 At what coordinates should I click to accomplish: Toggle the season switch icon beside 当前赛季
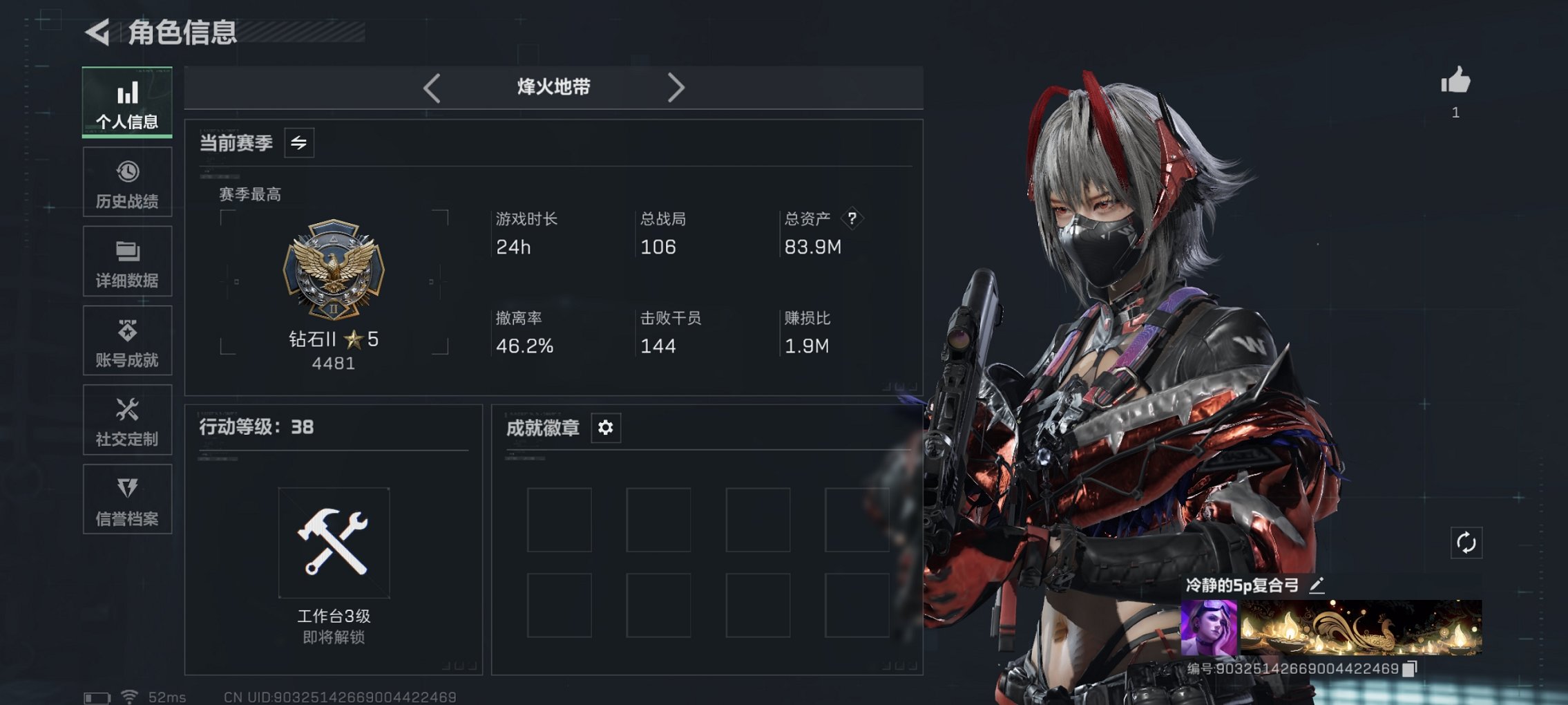(x=300, y=142)
